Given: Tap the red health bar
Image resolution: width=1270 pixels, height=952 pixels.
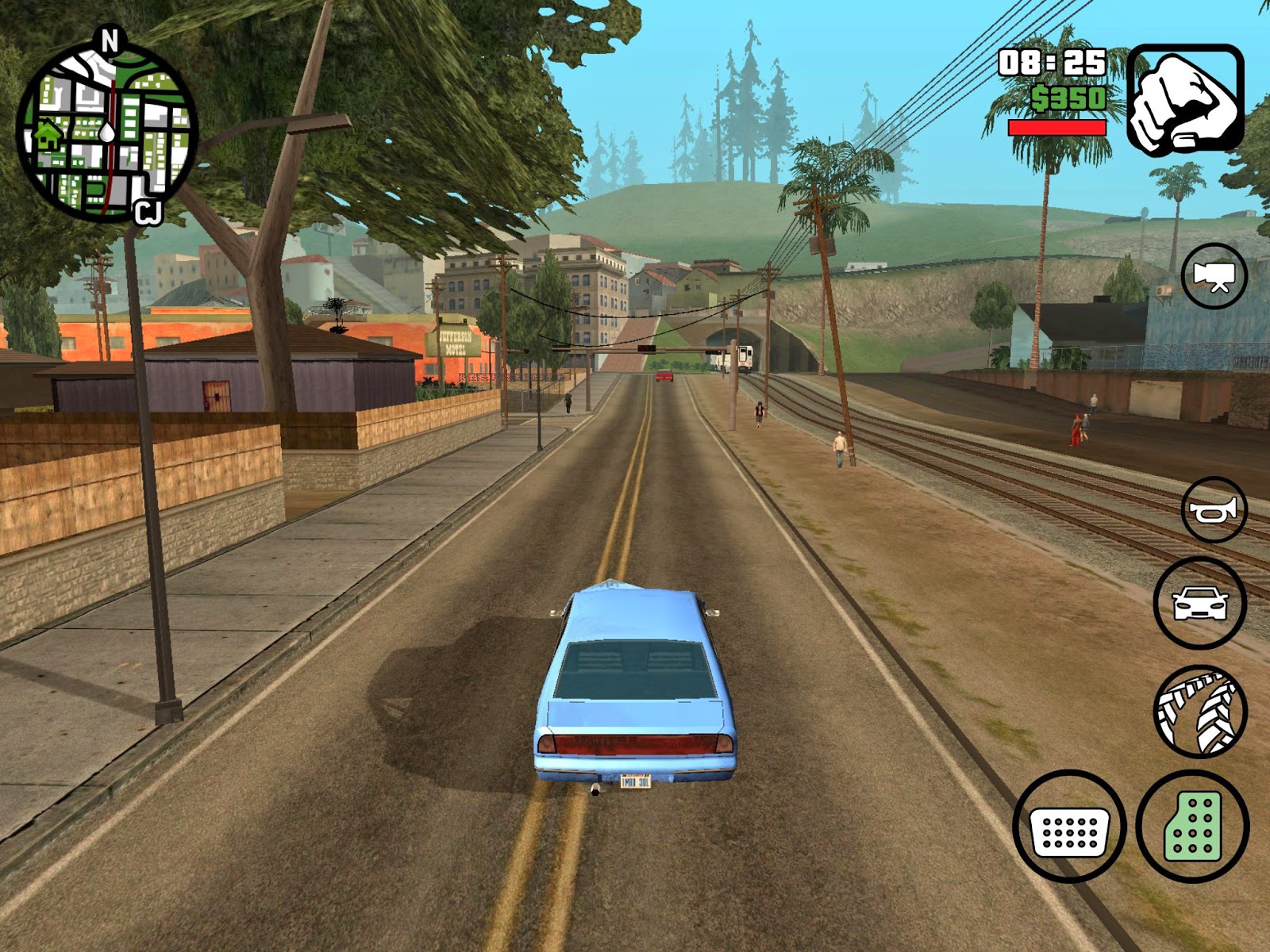Looking at the screenshot, I should pos(1058,127).
